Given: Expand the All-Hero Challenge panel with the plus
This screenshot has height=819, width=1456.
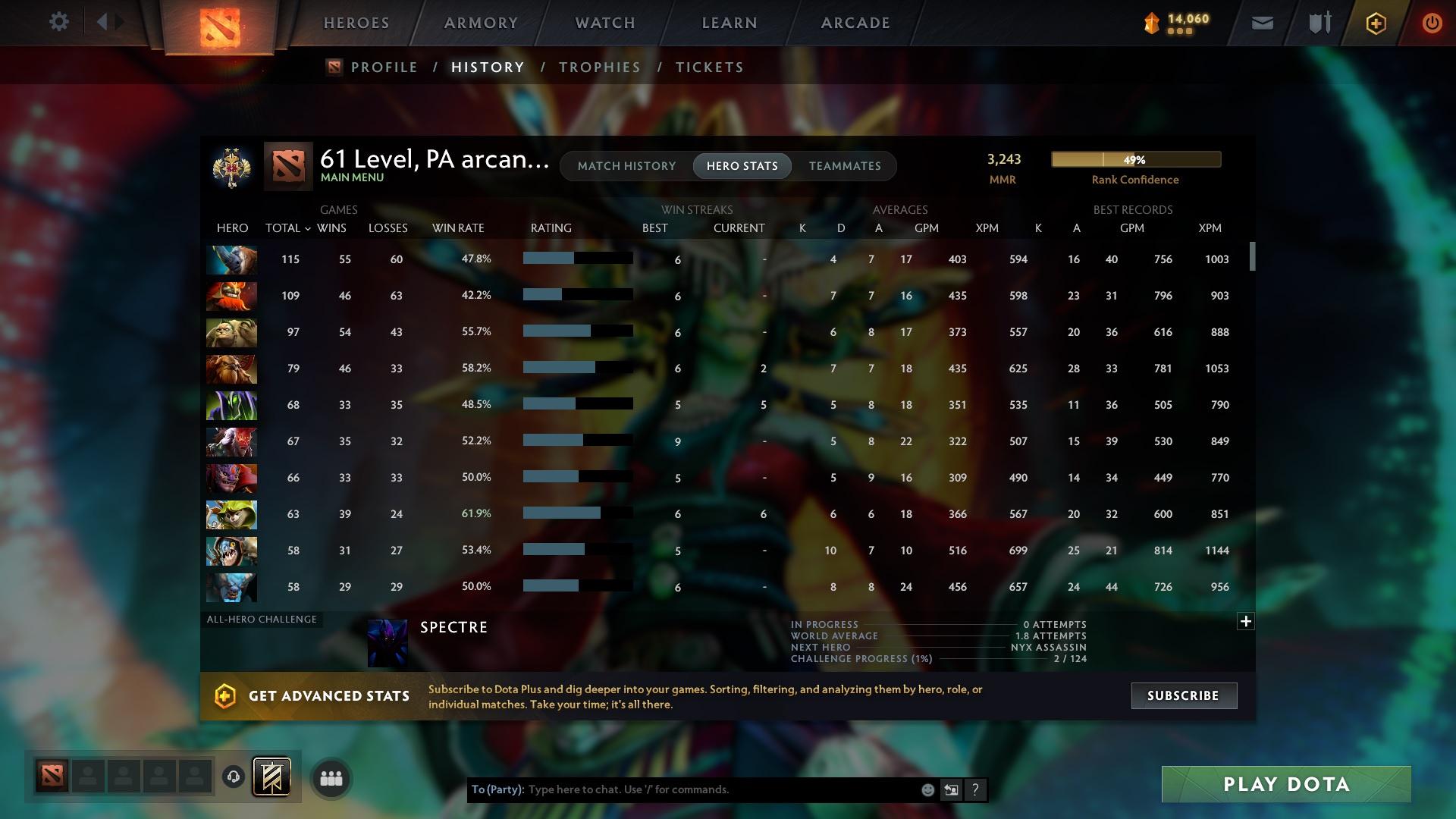Looking at the screenshot, I should (1246, 621).
